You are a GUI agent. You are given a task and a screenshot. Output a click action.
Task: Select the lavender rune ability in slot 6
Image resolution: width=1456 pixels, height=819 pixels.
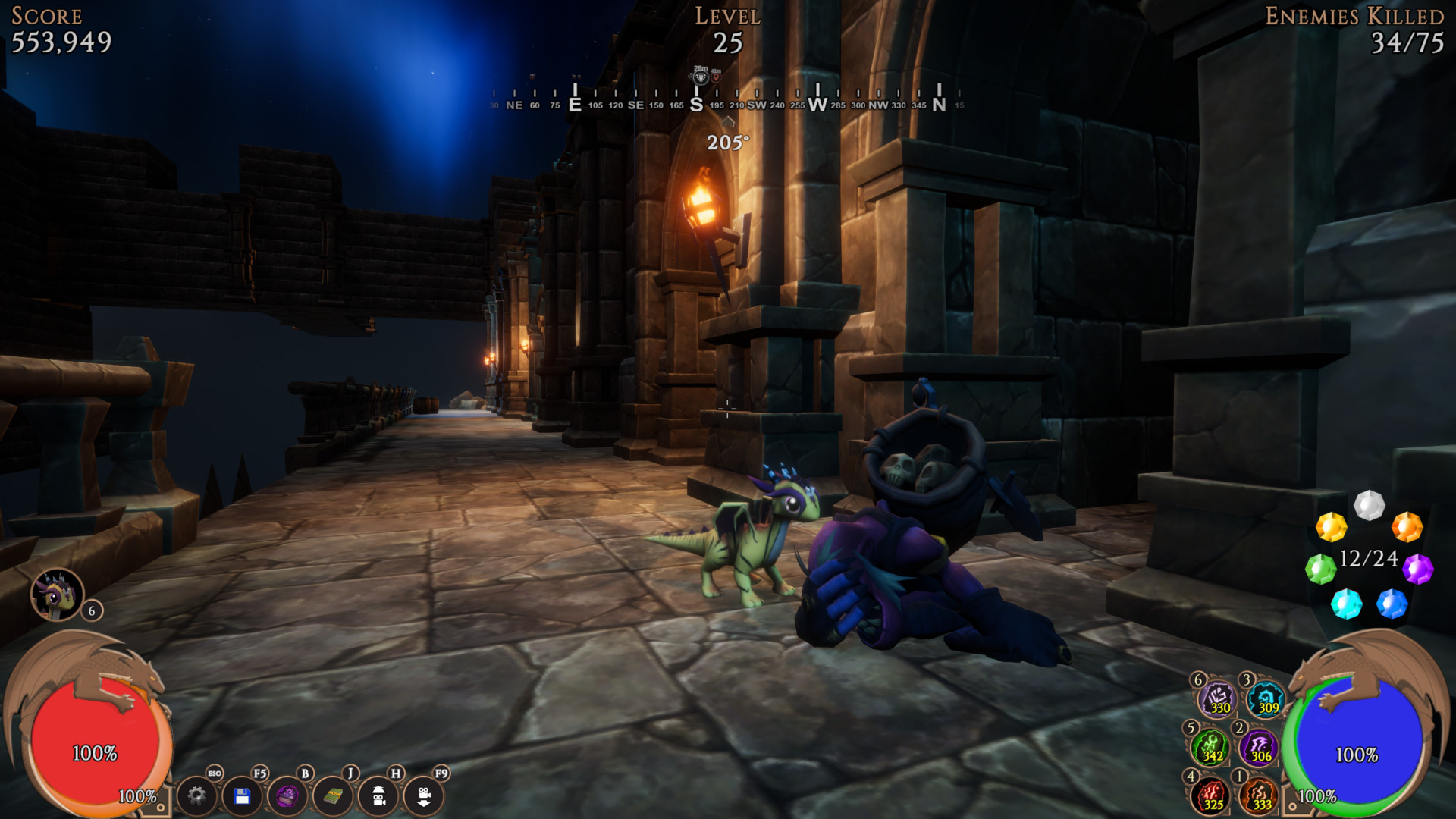1217,700
